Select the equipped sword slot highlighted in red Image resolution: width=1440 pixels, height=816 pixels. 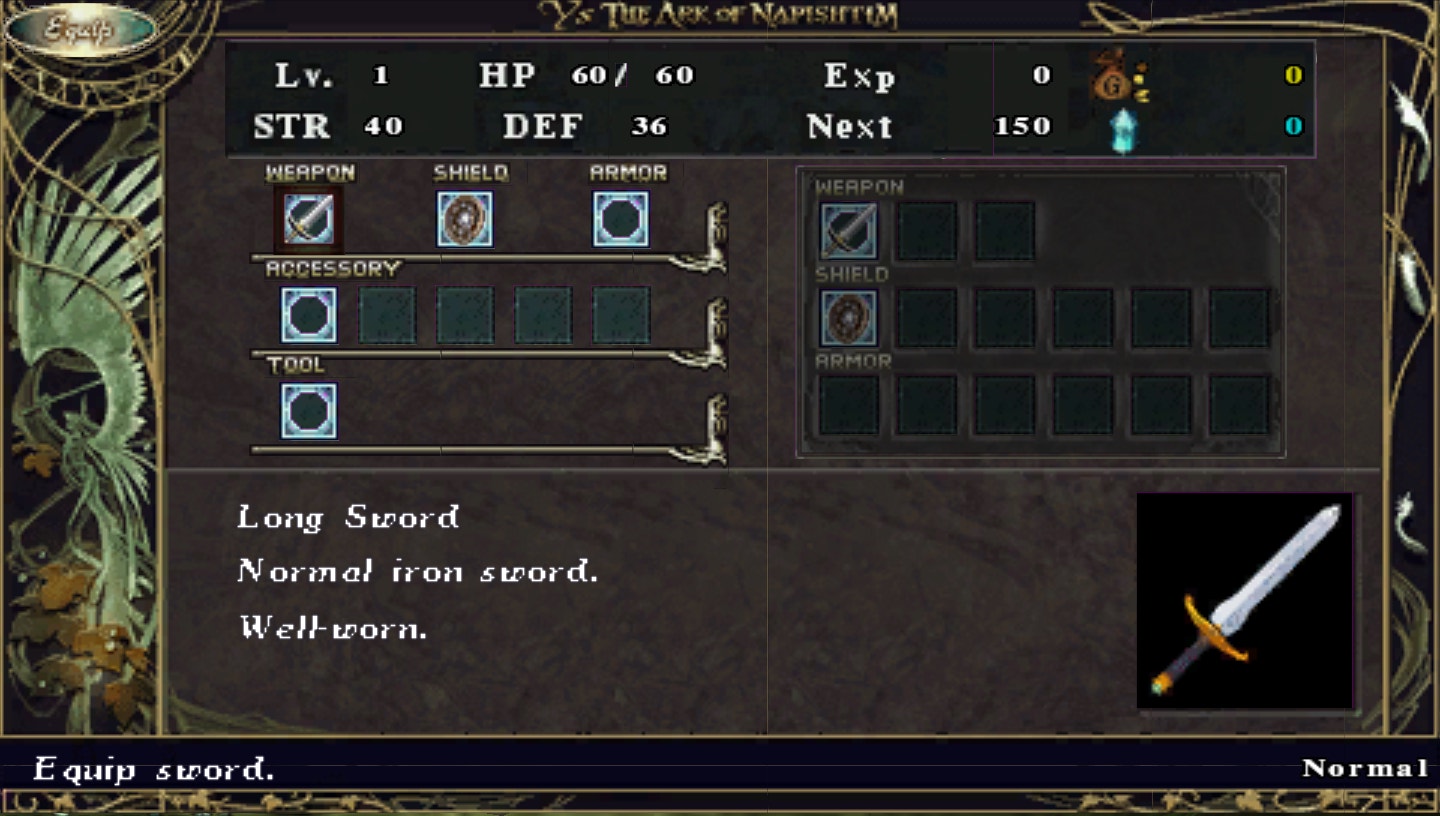308,220
